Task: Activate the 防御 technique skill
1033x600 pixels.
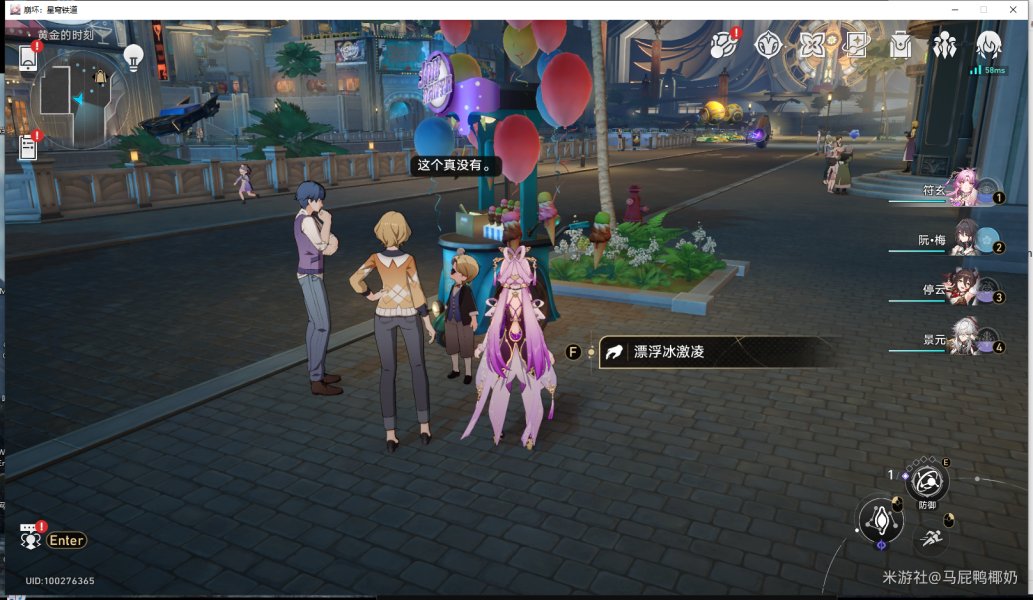Action: pos(927,484)
